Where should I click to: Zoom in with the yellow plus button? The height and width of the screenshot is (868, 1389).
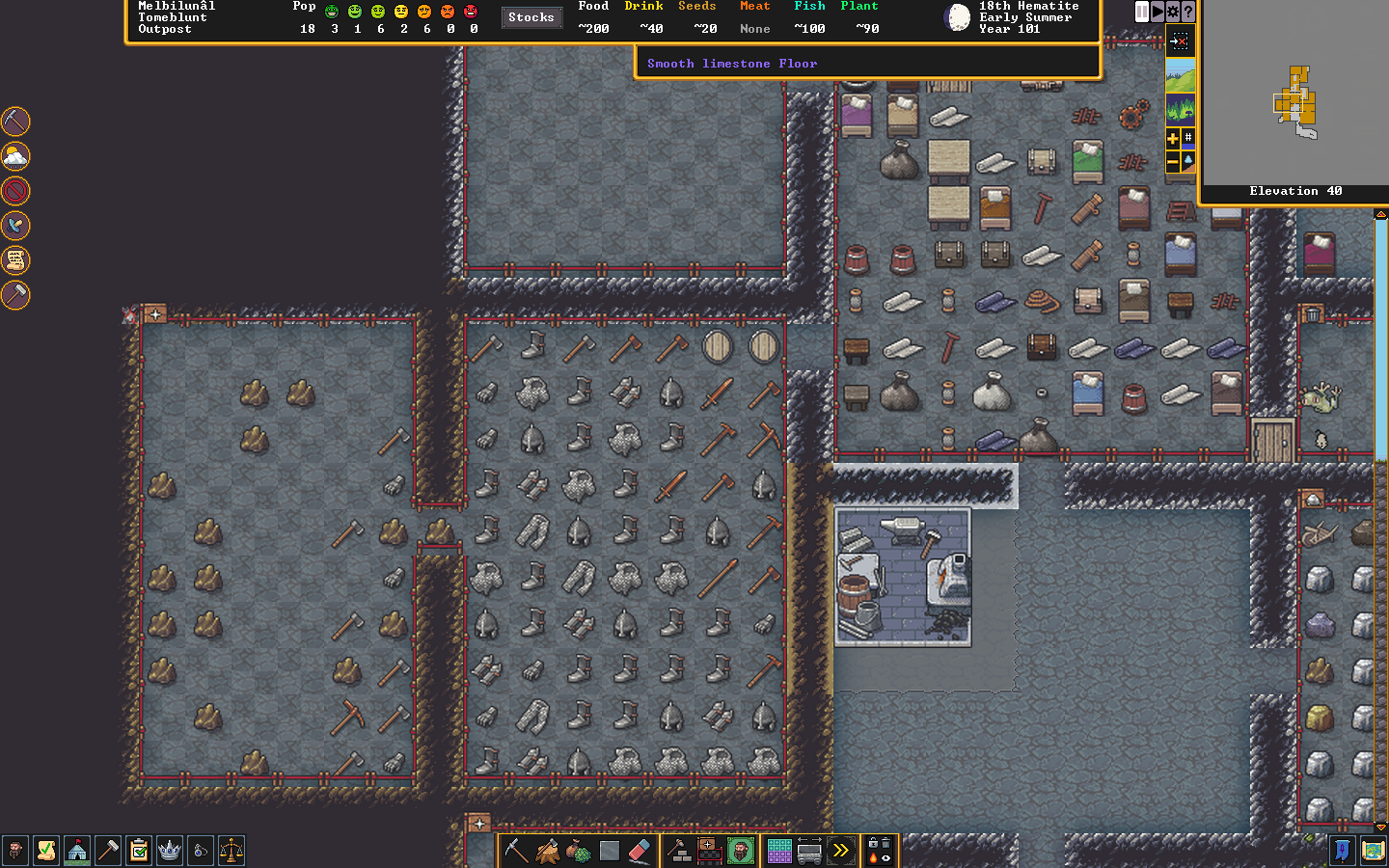click(x=1173, y=138)
